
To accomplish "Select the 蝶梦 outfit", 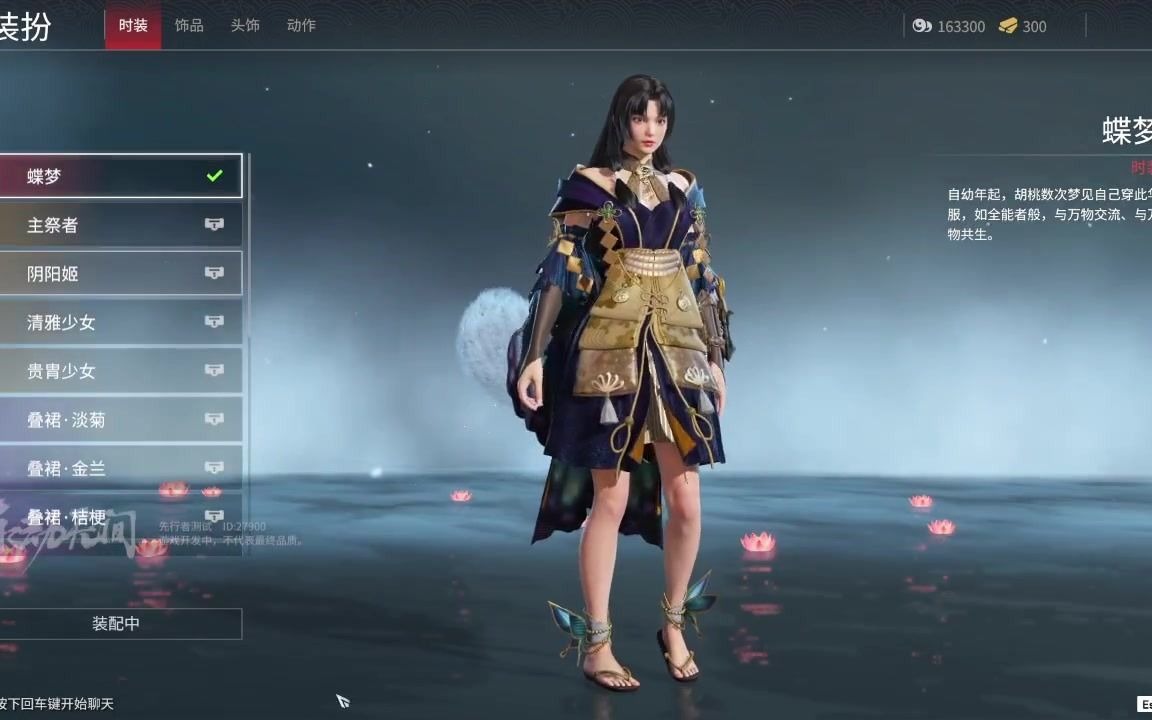I will (120, 176).
